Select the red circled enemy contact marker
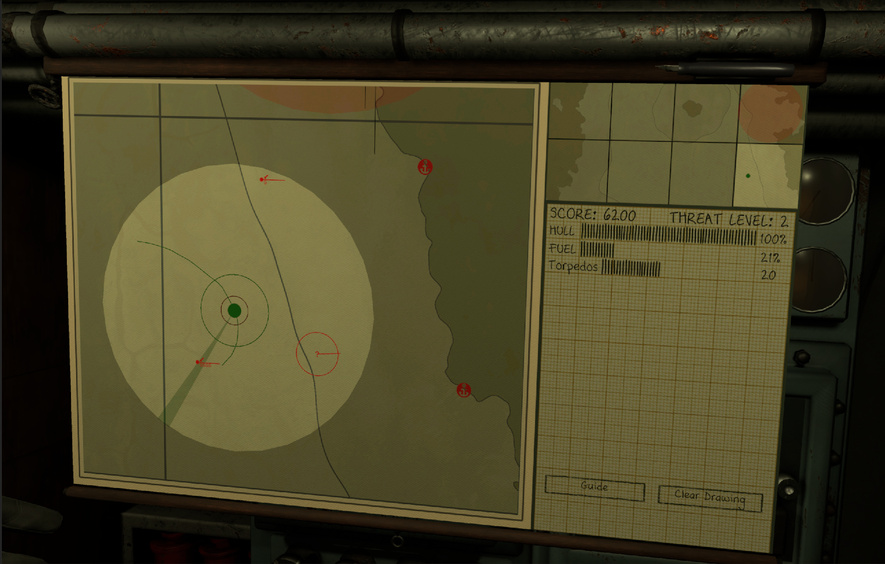Viewport: 885px width, 564px height. click(318, 353)
